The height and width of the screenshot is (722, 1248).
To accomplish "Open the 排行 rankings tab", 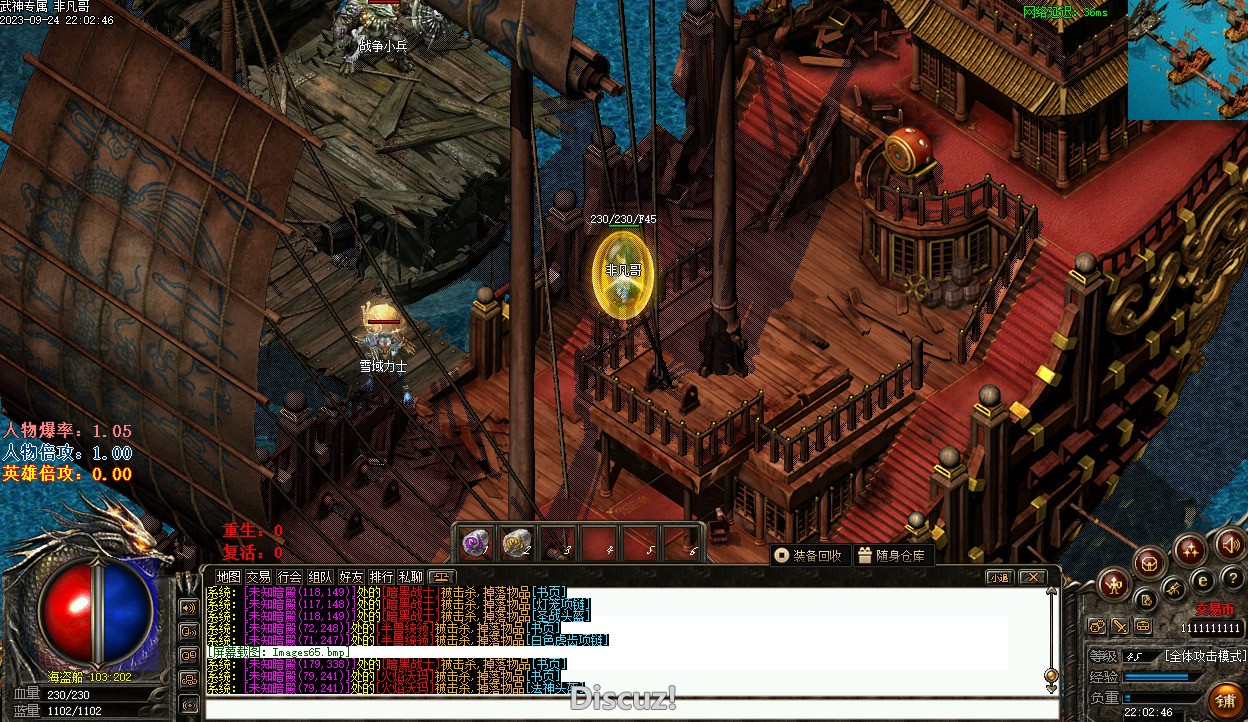I will tap(381, 577).
